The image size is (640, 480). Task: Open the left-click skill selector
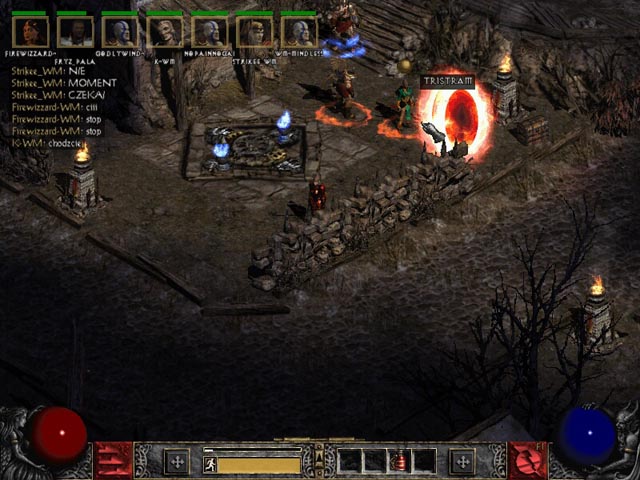tap(113, 460)
